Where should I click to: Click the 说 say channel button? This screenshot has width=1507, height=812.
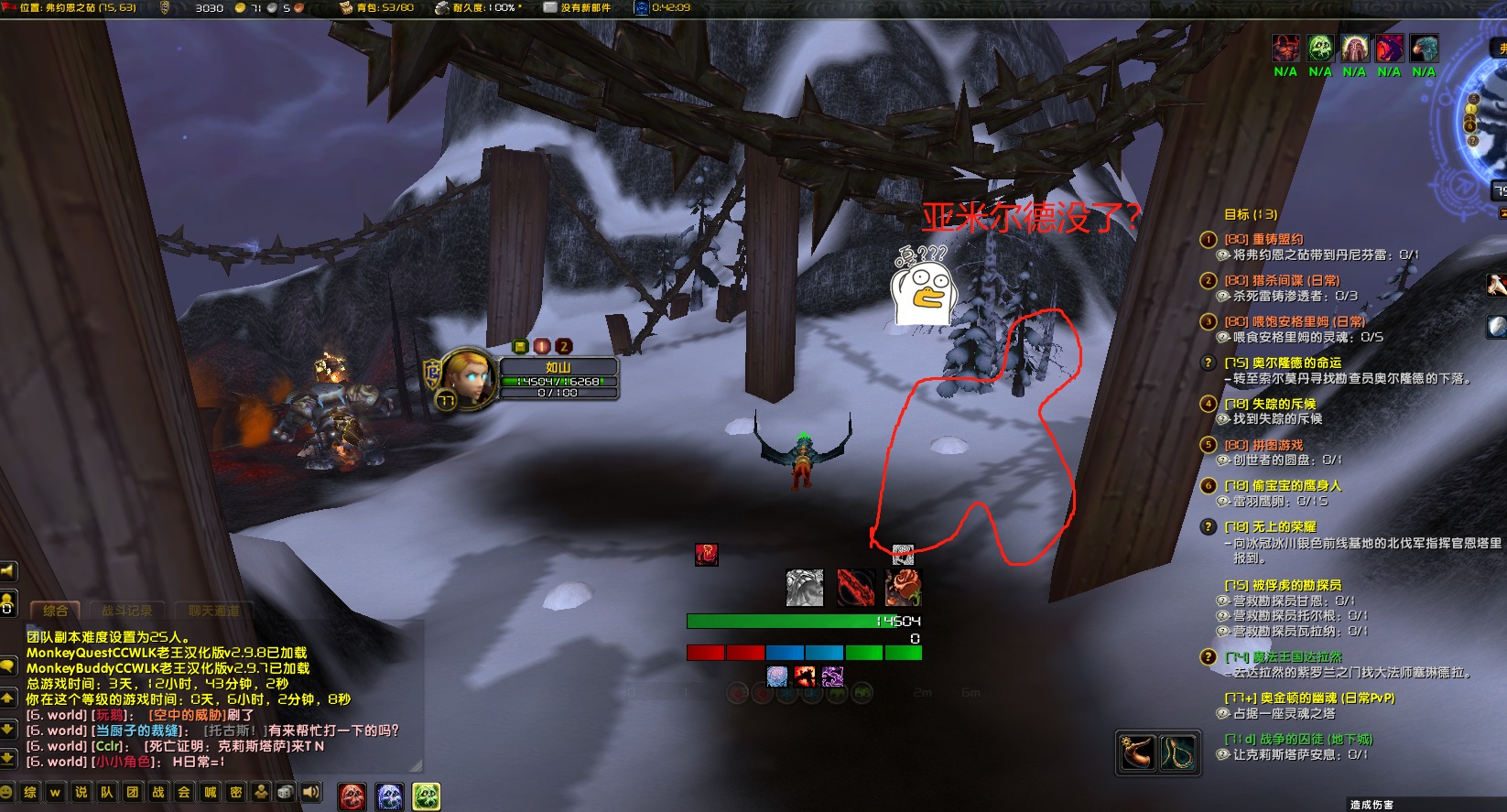(81, 793)
